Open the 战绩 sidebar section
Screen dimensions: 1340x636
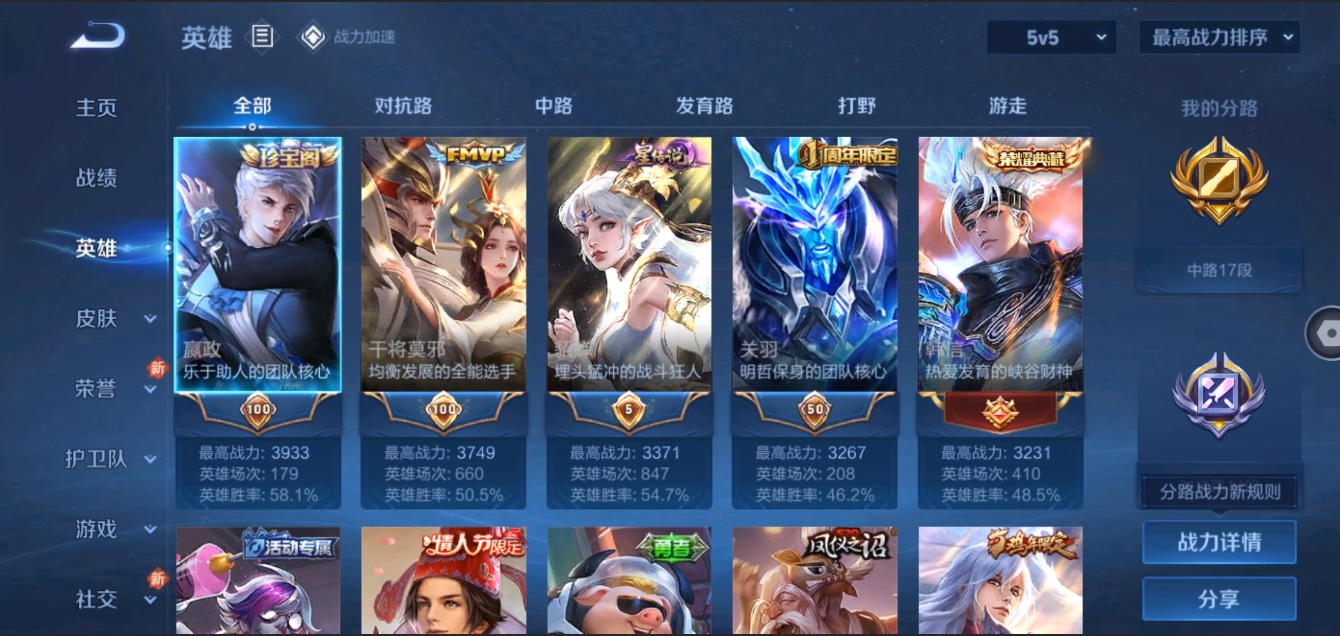[x=97, y=178]
